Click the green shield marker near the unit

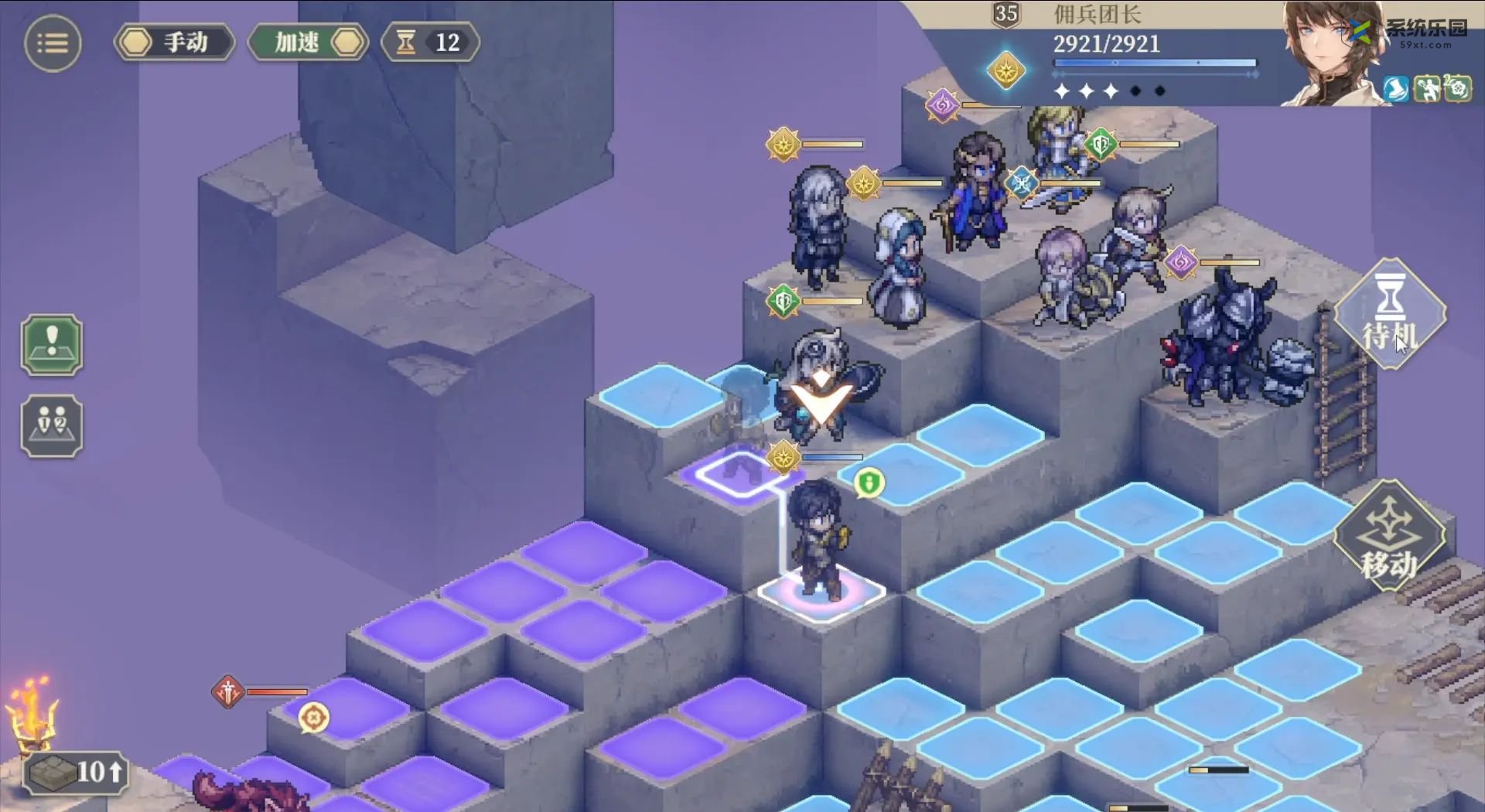point(869,483)
